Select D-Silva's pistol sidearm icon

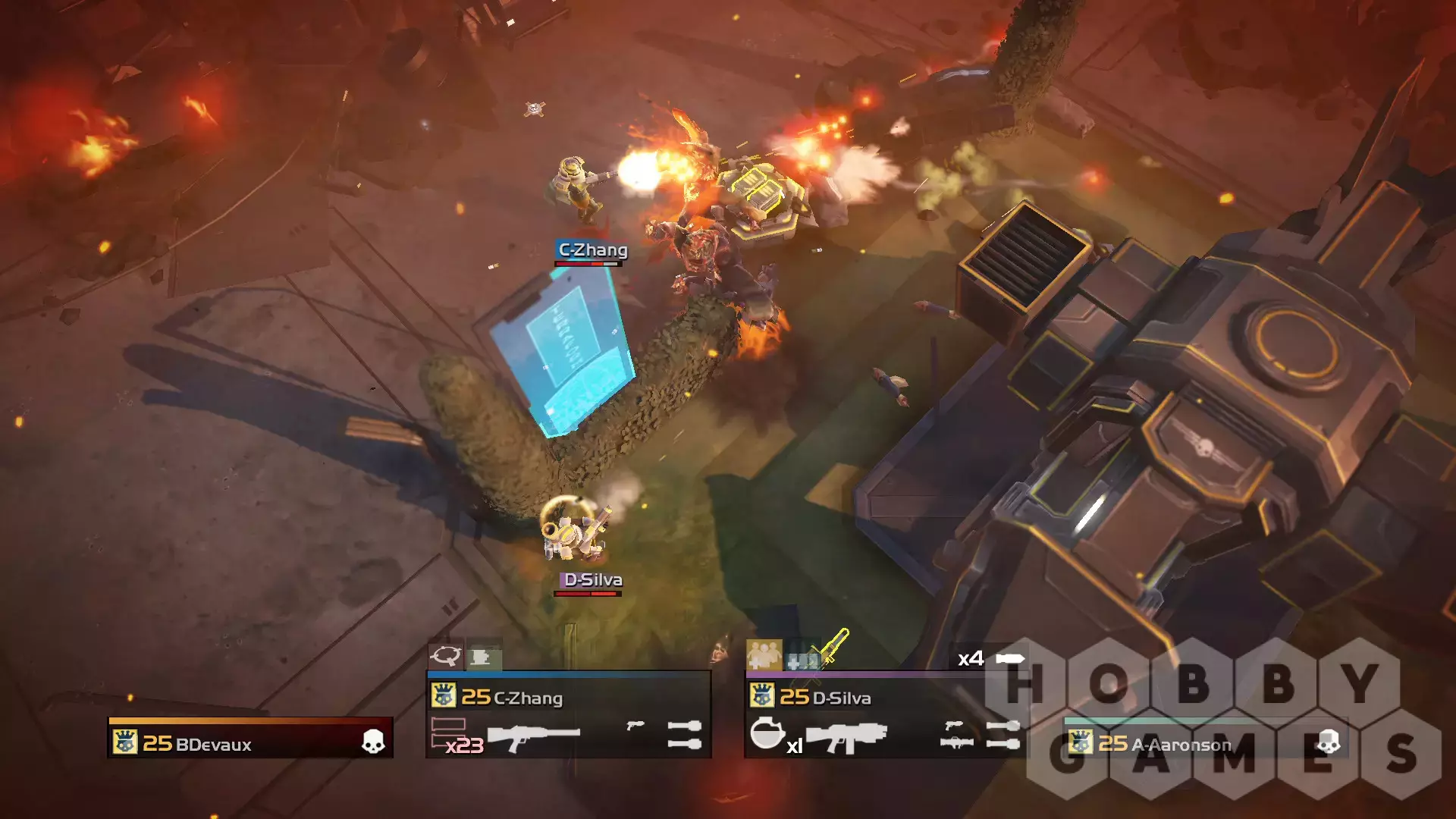pyautogui.click(x=953, y=726)
